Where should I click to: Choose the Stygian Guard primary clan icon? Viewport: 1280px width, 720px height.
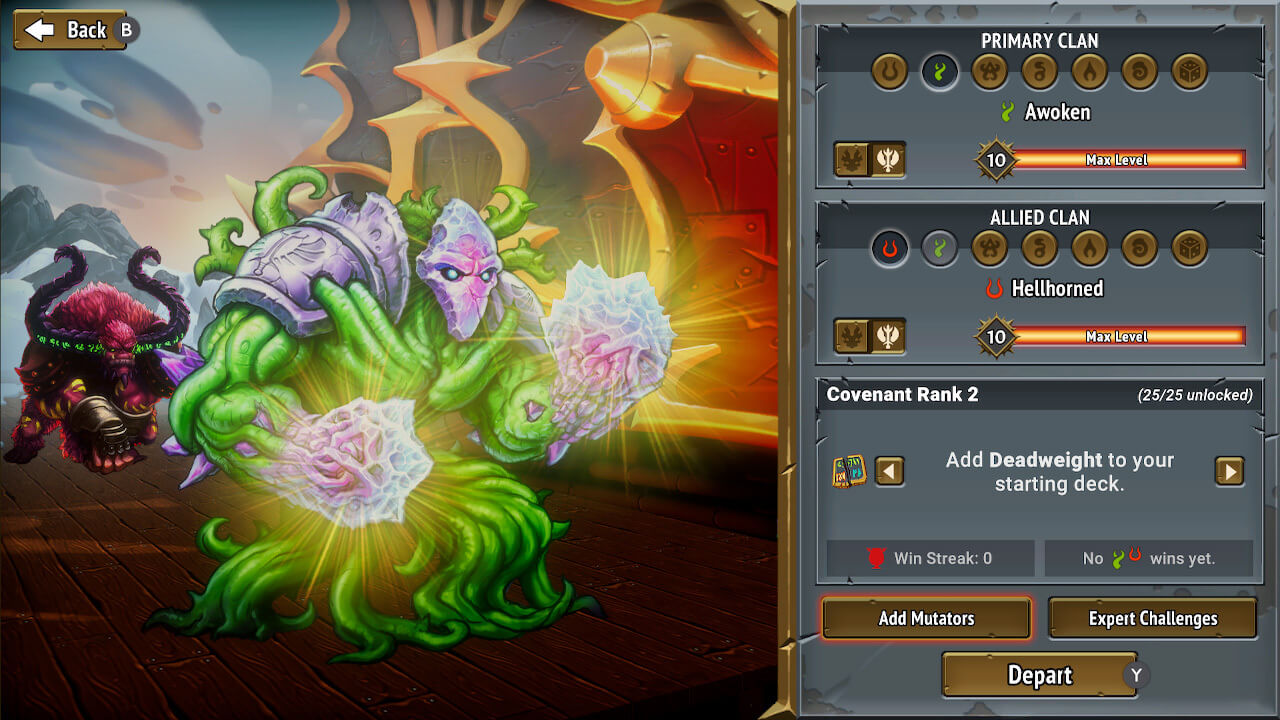click(x=989, y=71)
